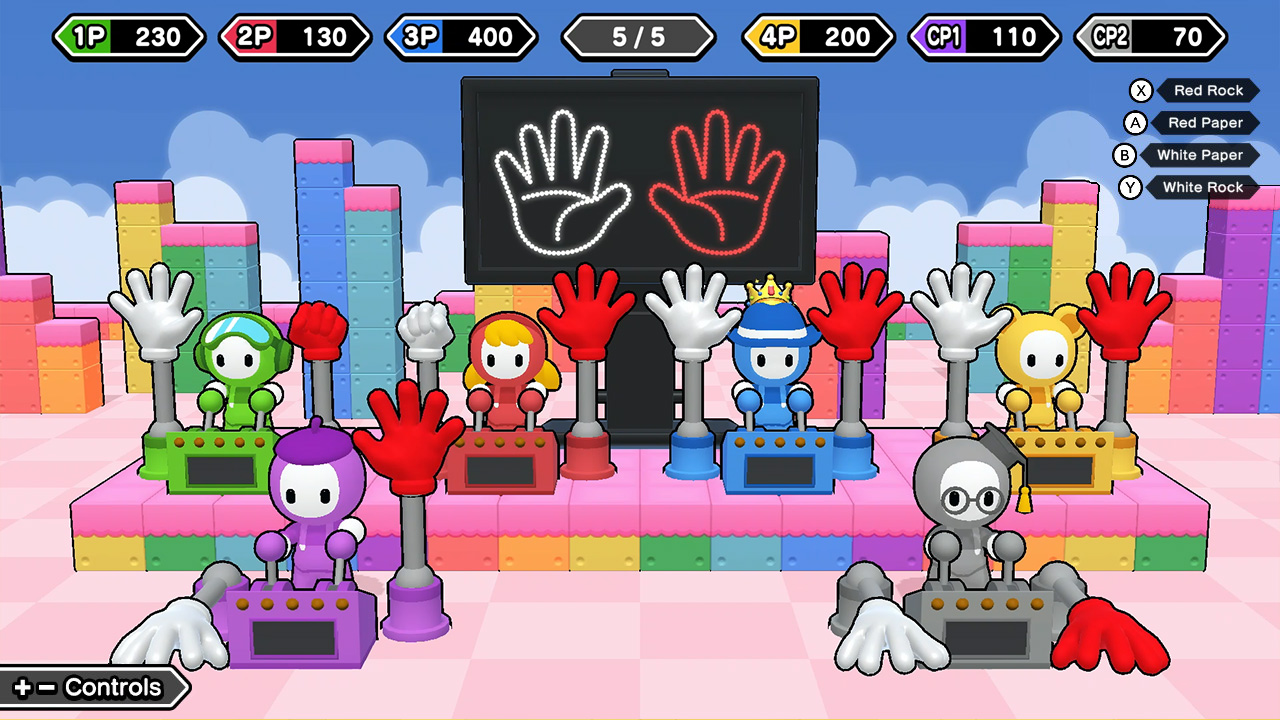1280x720 pixels.
Task: Click the 5/5 round counter
Action: pos(639,36)
